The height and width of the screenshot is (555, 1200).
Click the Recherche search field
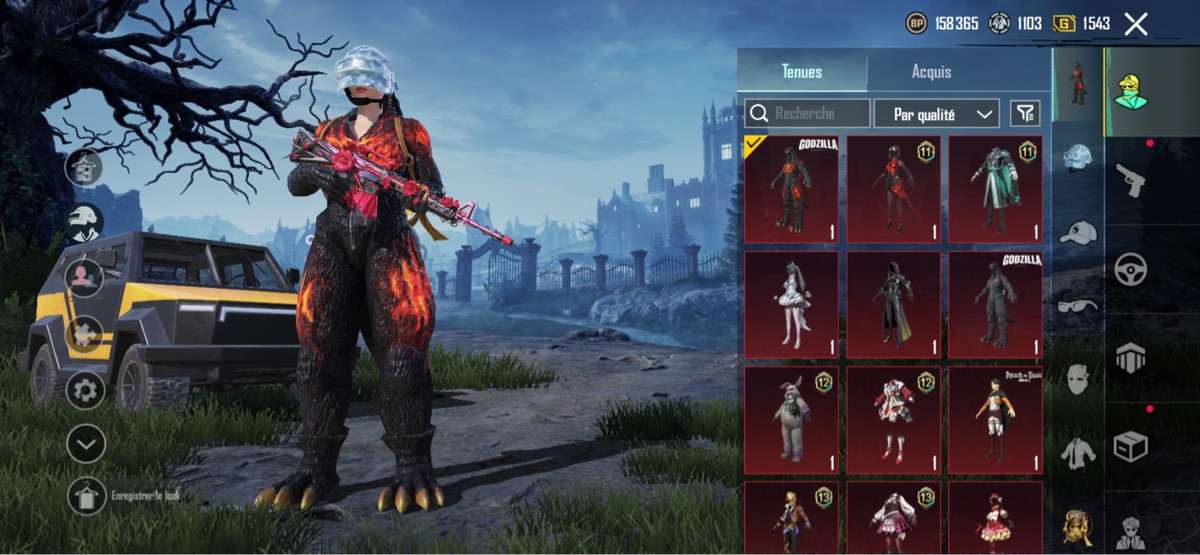(807, 114)
